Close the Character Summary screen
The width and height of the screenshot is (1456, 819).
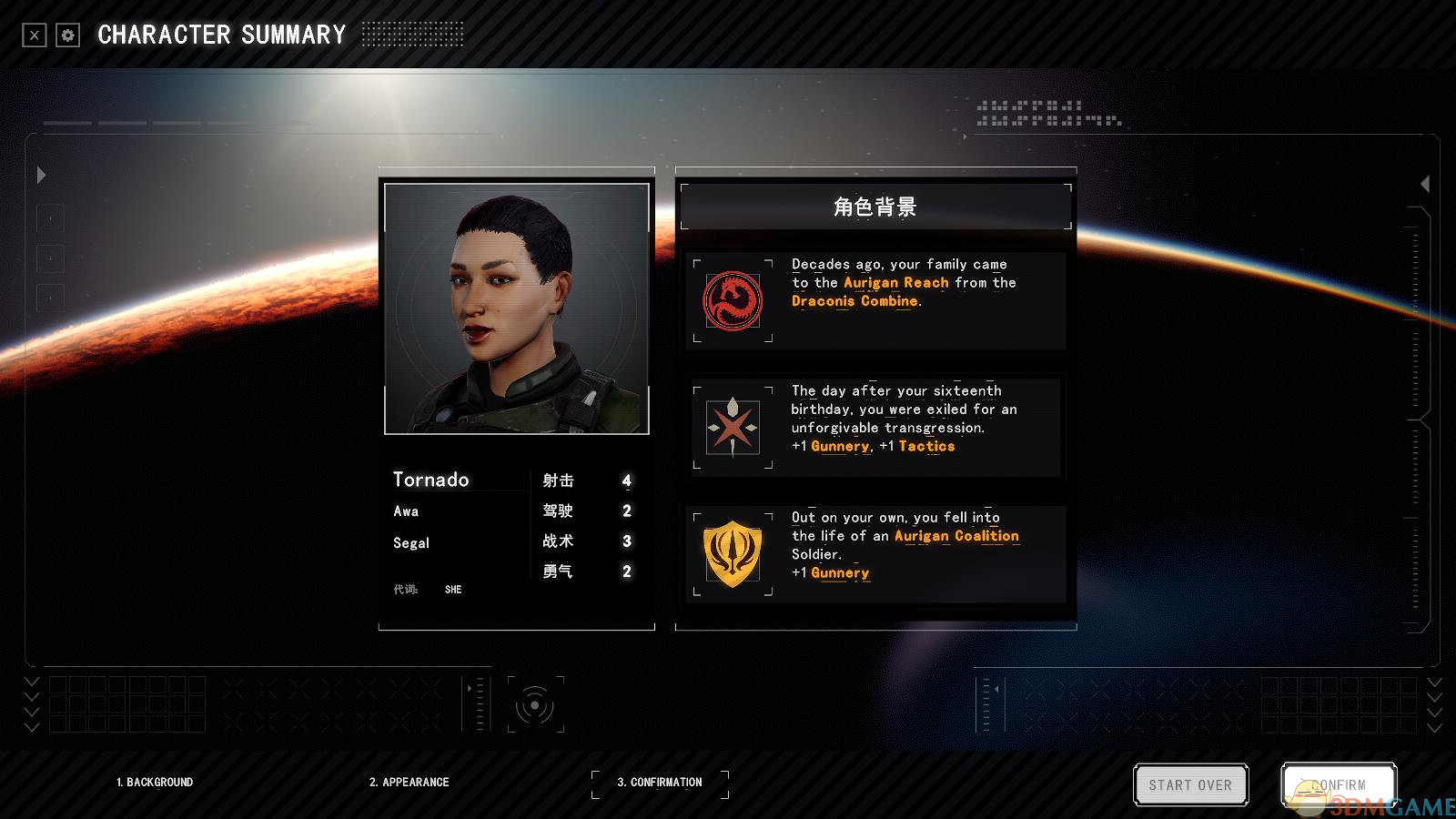coord(35,35)
